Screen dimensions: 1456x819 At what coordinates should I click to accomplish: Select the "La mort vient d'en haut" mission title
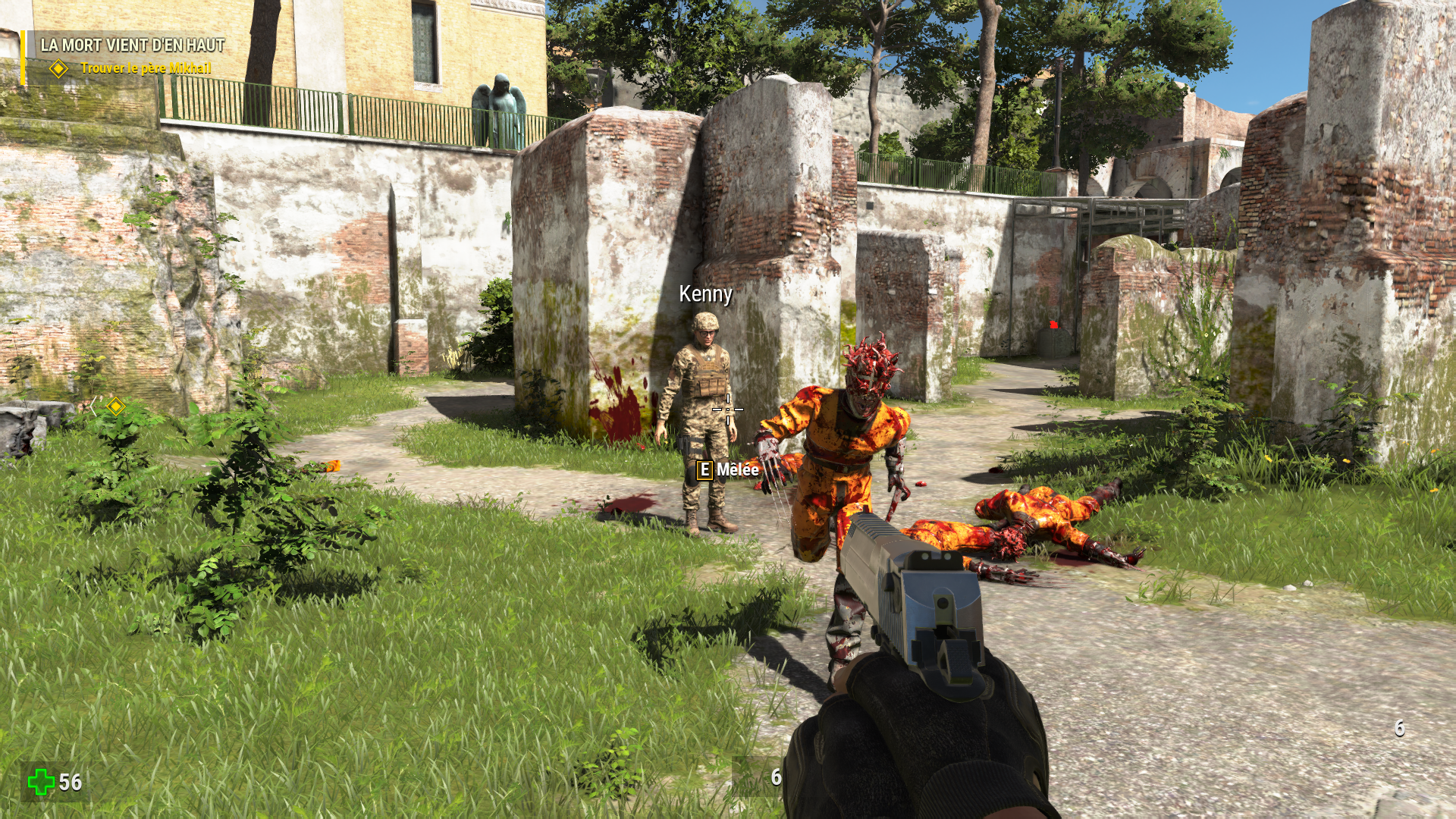coord(133,45)
